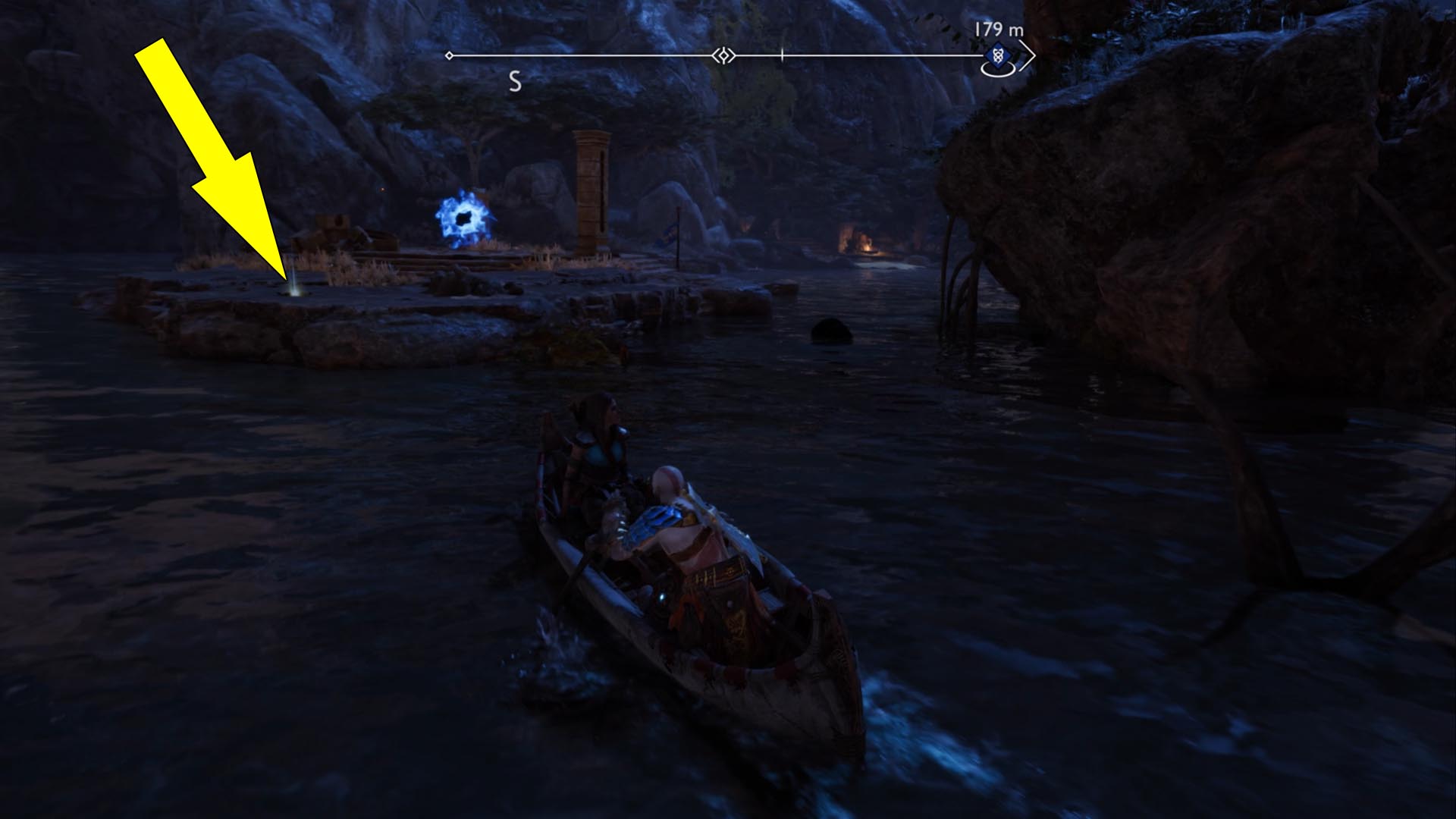Select the S cardinal direction label
The width and height of the screenshot is (1456, 819).
click(516, 80)
